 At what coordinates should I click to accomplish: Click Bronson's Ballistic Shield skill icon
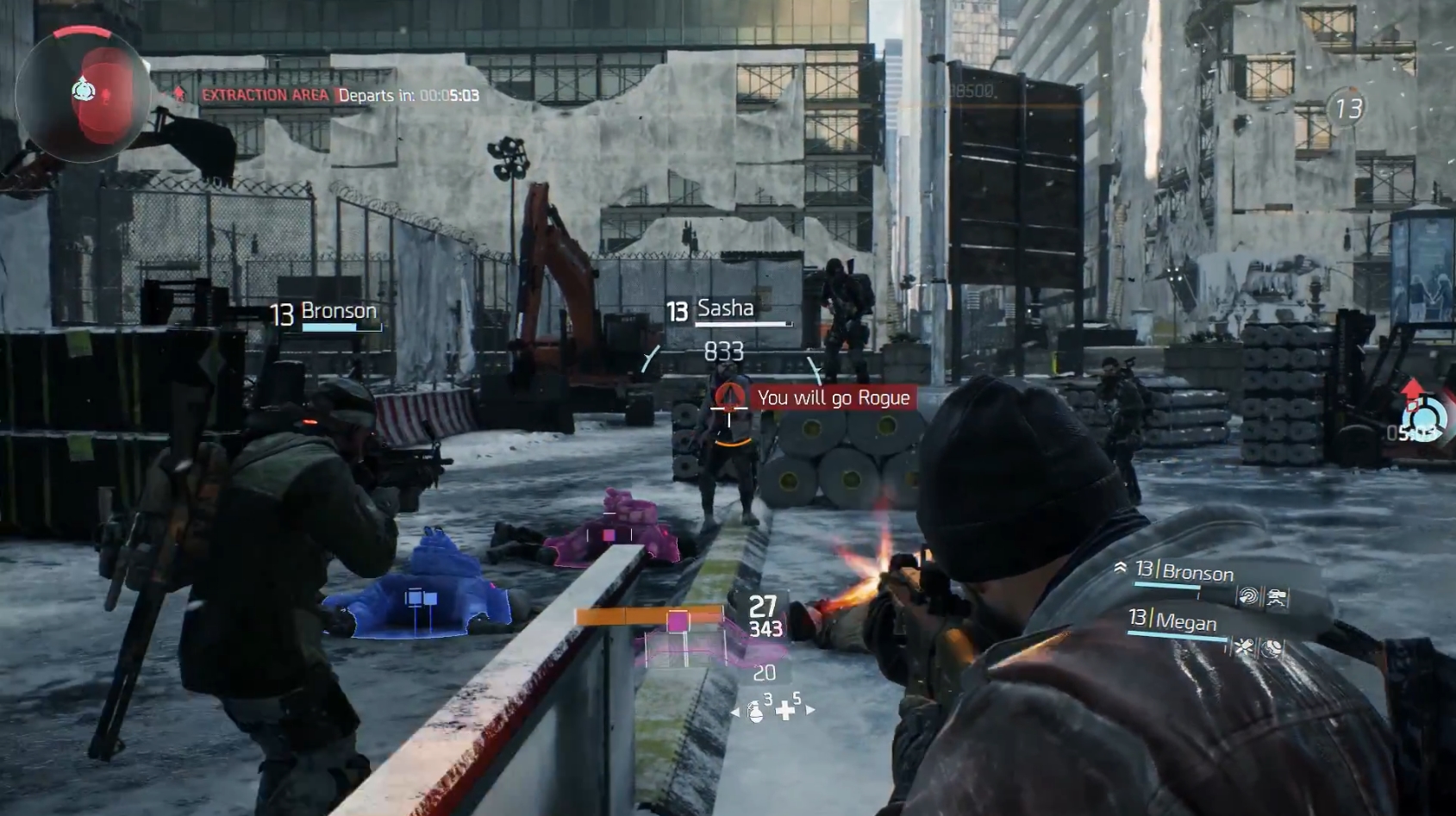coord(1277,598)
